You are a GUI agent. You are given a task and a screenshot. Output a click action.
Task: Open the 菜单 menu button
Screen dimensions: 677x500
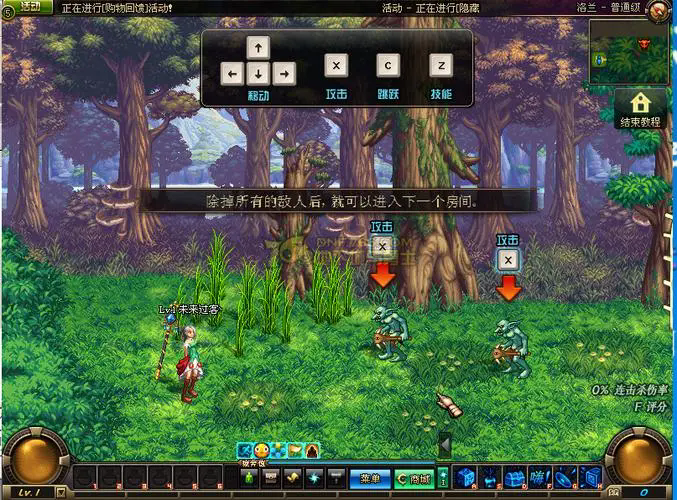(369, 479)
